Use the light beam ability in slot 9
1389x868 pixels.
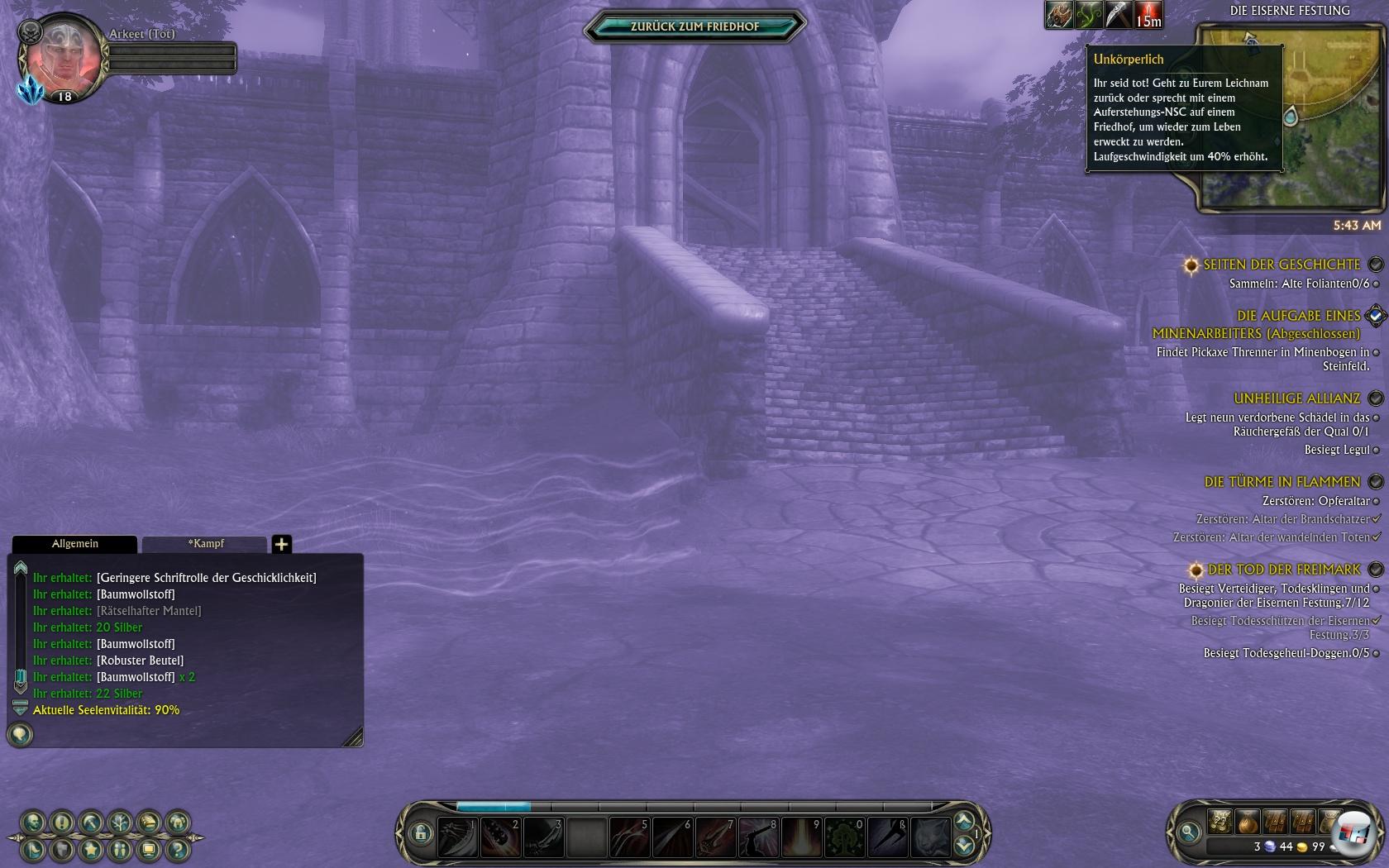[x=802, y=837]
